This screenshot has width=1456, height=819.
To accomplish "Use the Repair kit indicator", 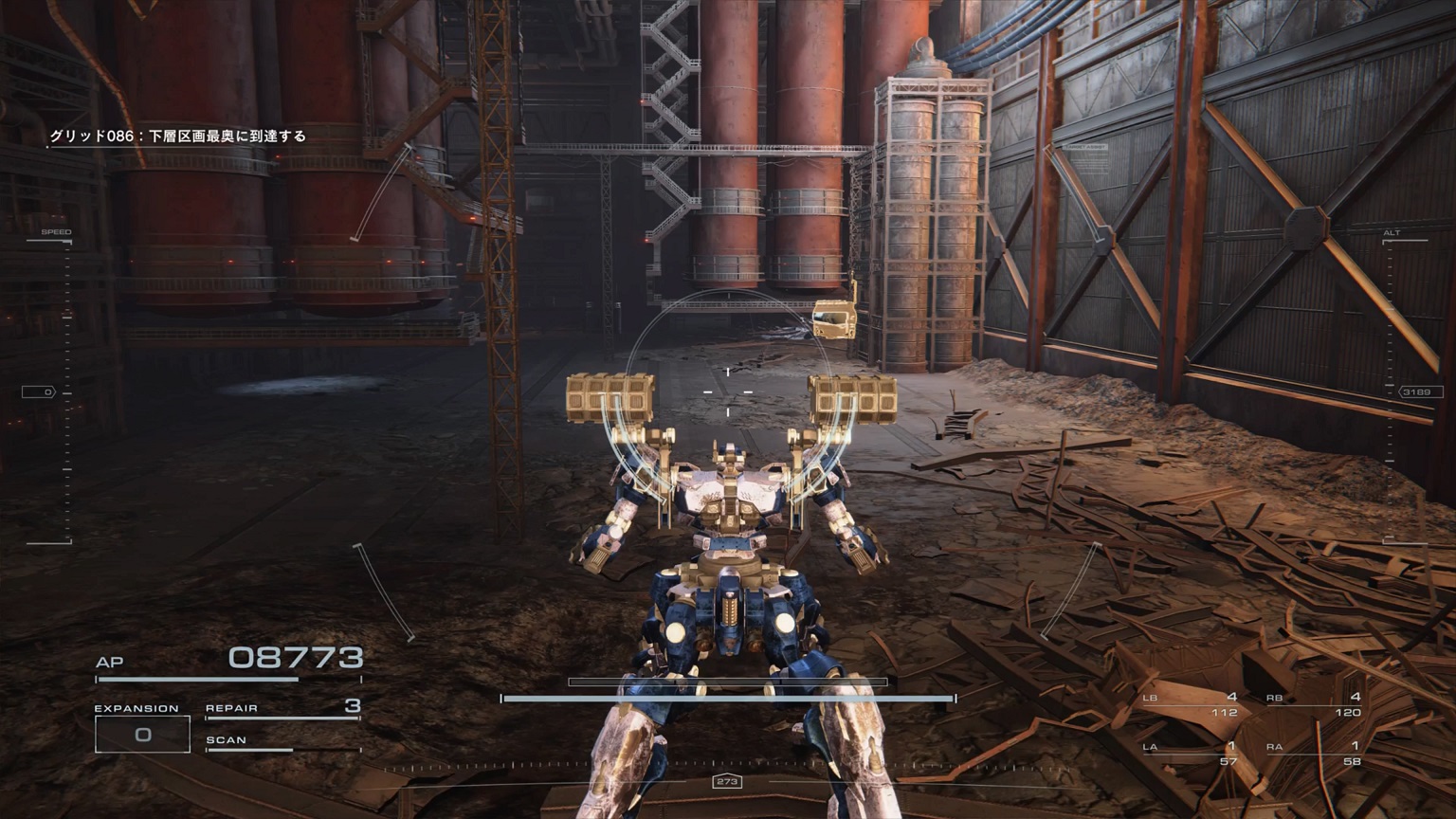I will point(282,707).
